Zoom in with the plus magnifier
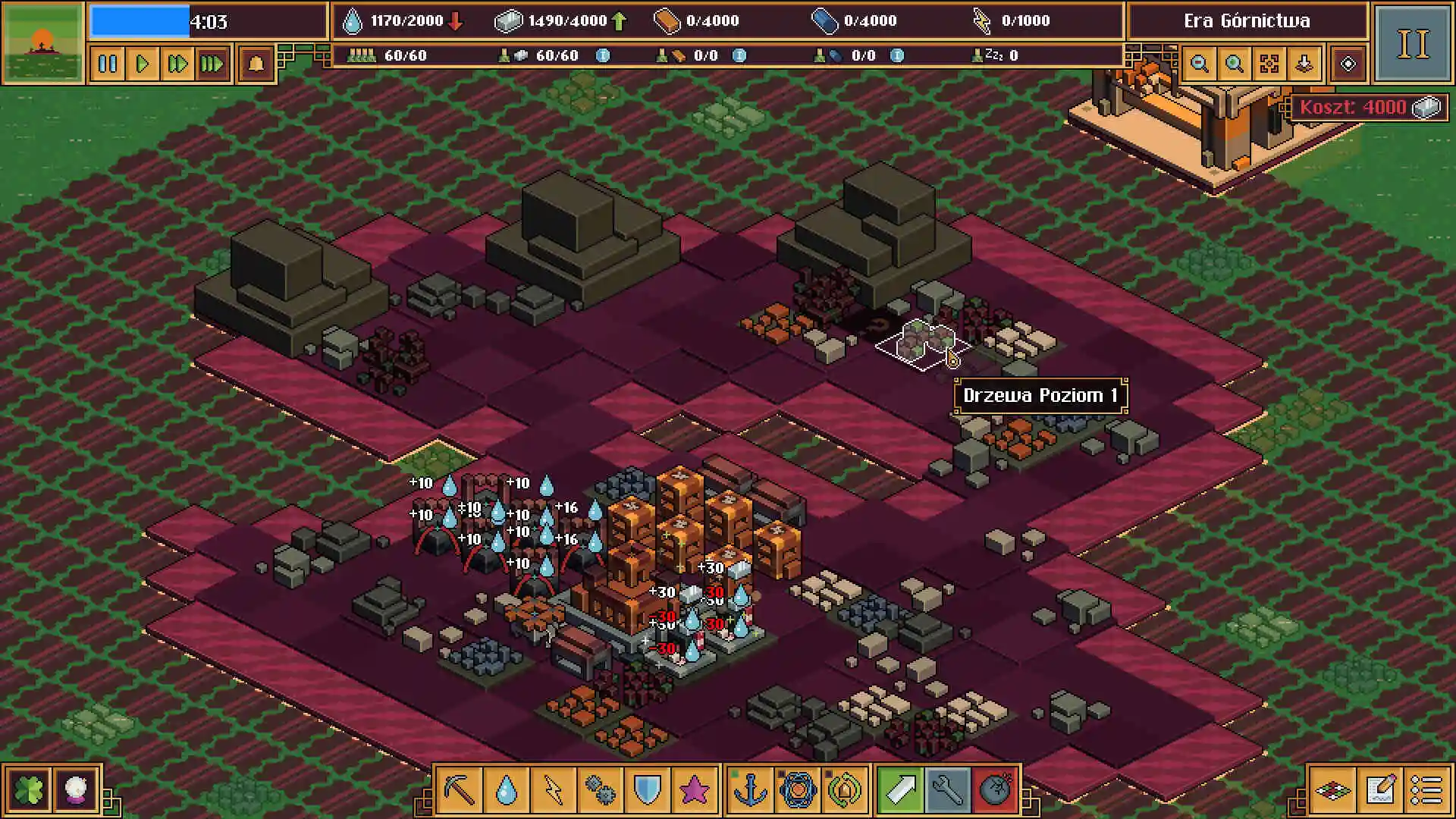The width and height of the screenshot is (1456, 819). click(x=1235, y=64)
